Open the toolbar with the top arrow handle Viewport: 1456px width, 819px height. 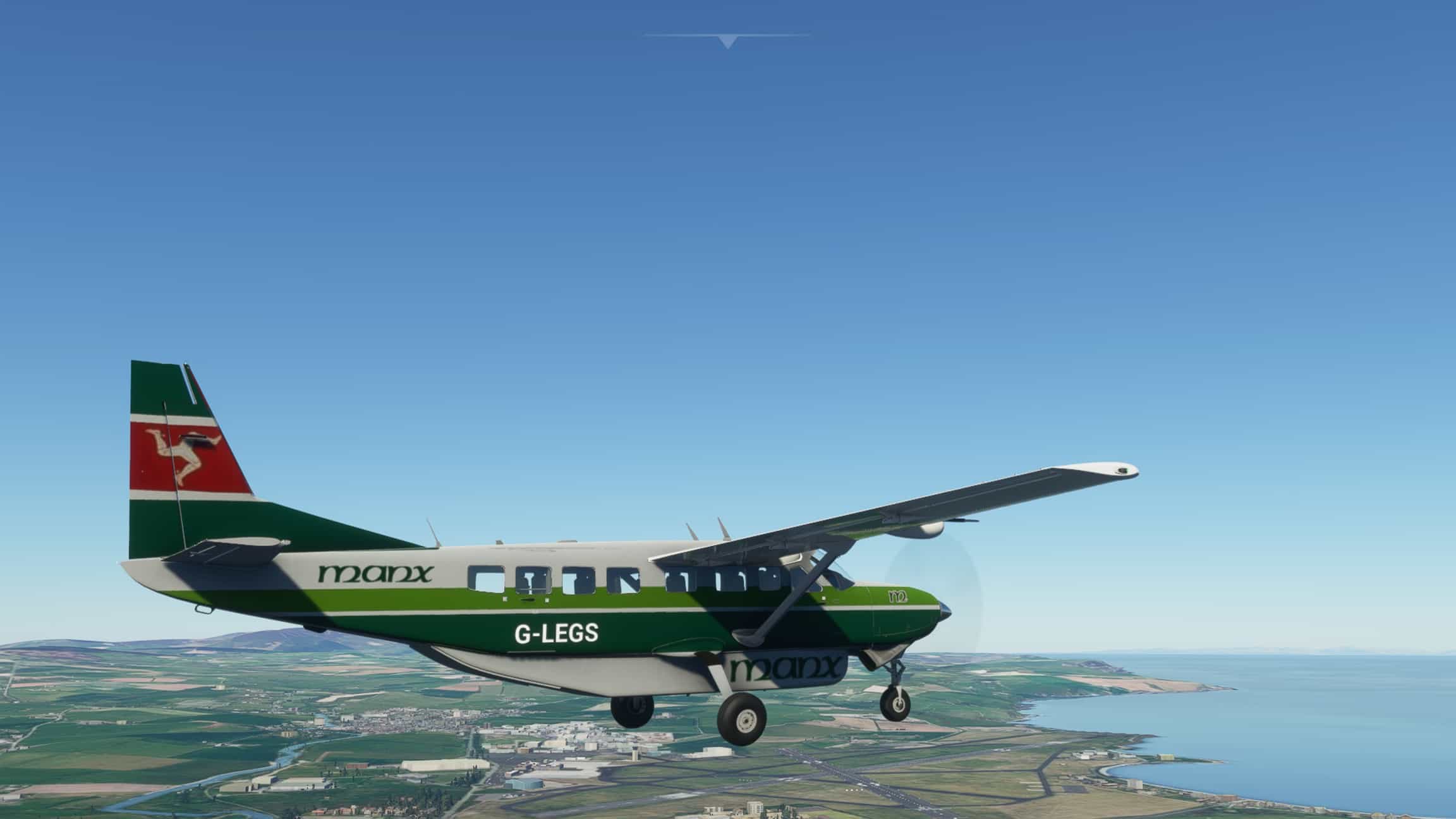tap(727, 42)
